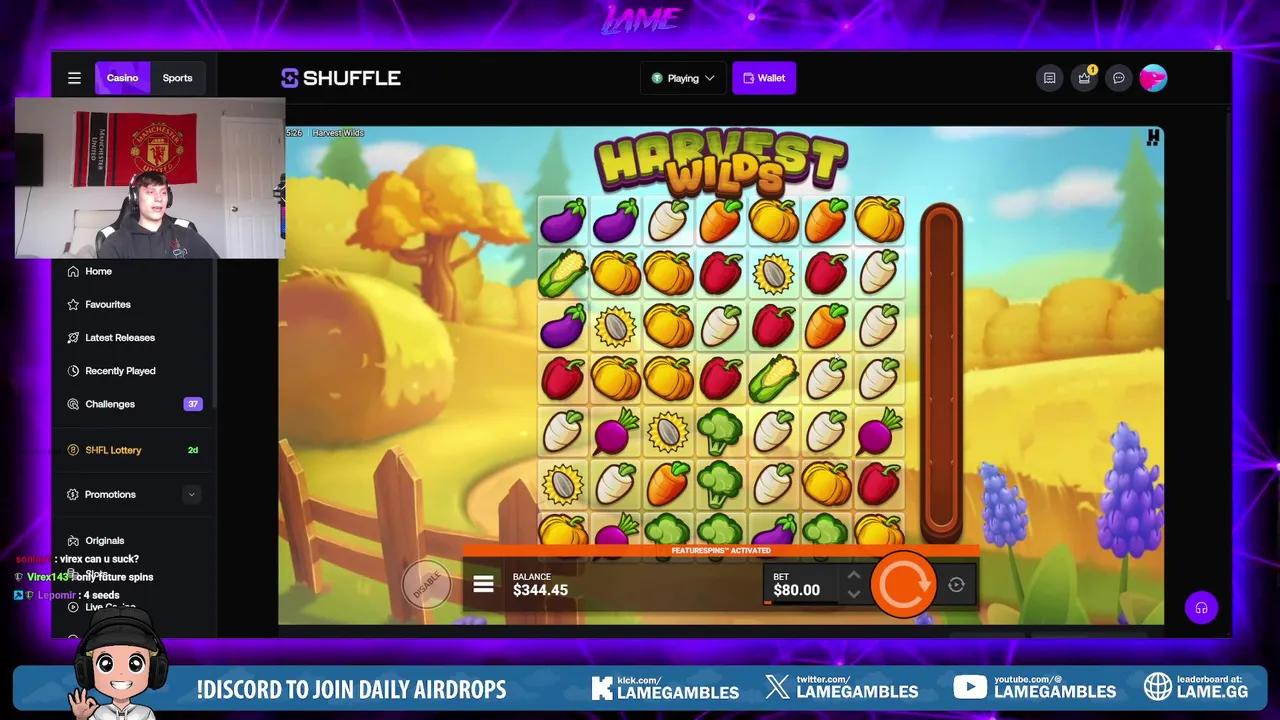Image resolution: width=1280 pixels, height=720 pixels.
Task: Open the support chat bubble
Action: pyautogui.click(x=1201, y=607)
